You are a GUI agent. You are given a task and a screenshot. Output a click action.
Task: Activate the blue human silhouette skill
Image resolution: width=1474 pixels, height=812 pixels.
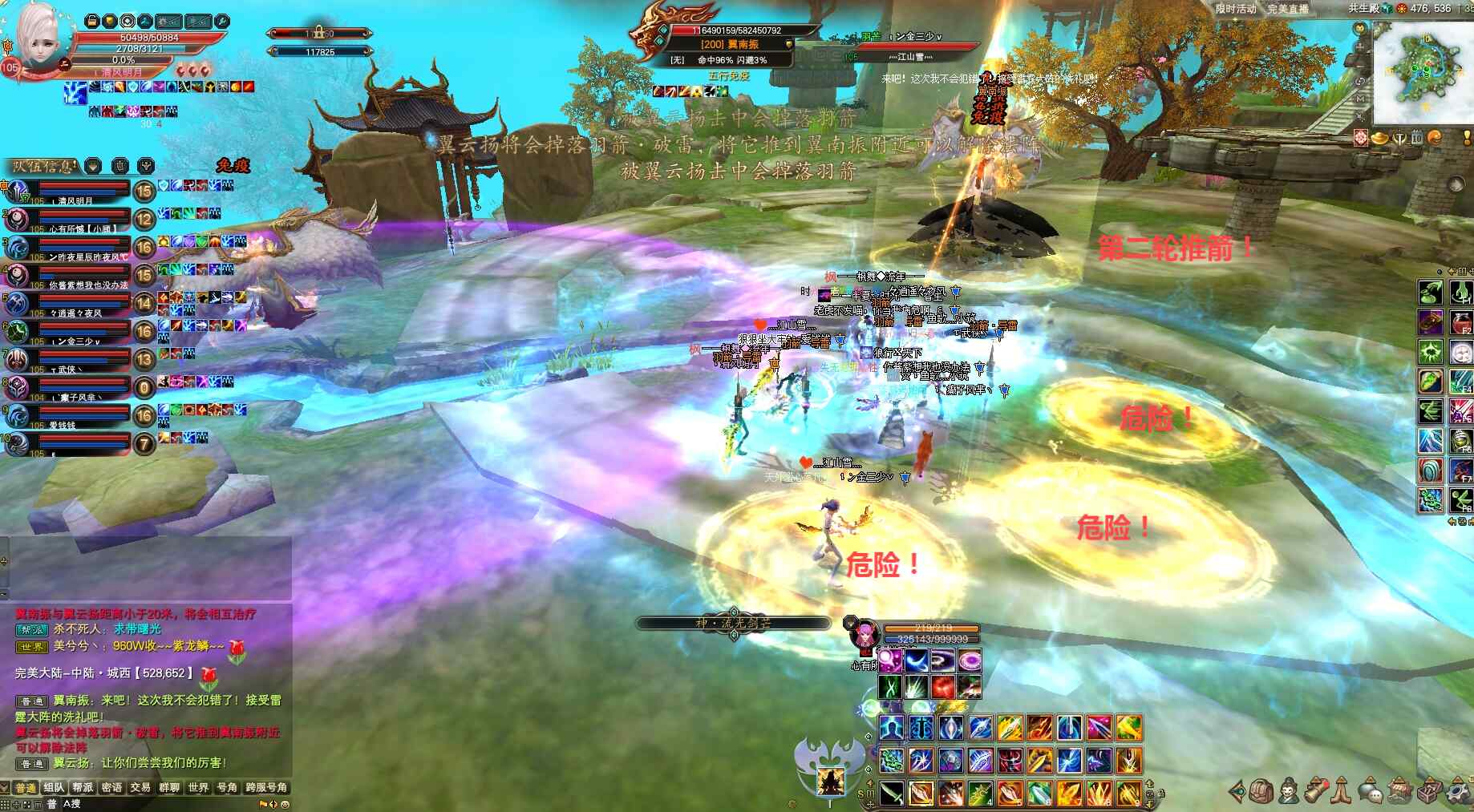tap(890, 728)
